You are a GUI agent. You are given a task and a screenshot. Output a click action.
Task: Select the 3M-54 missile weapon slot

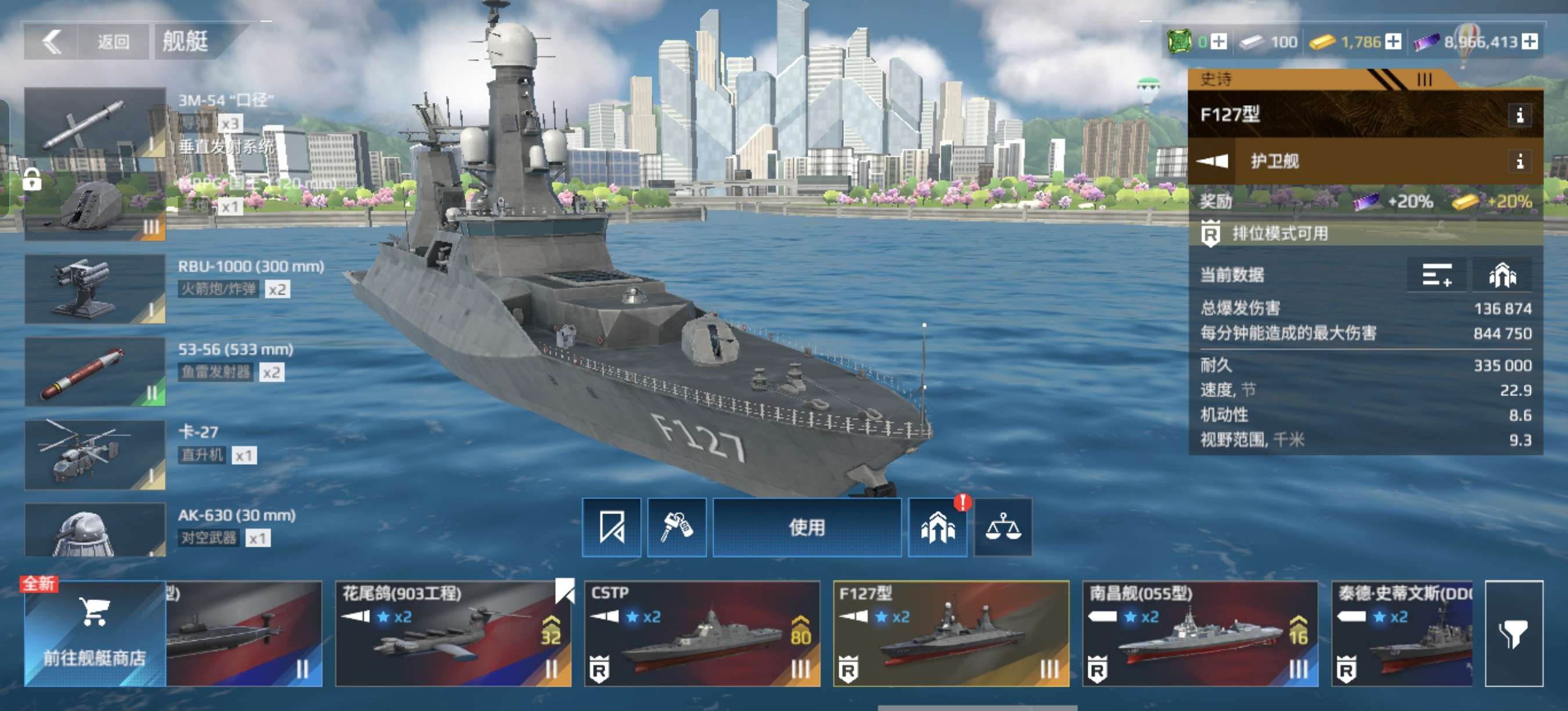click(x=95, y=123)
